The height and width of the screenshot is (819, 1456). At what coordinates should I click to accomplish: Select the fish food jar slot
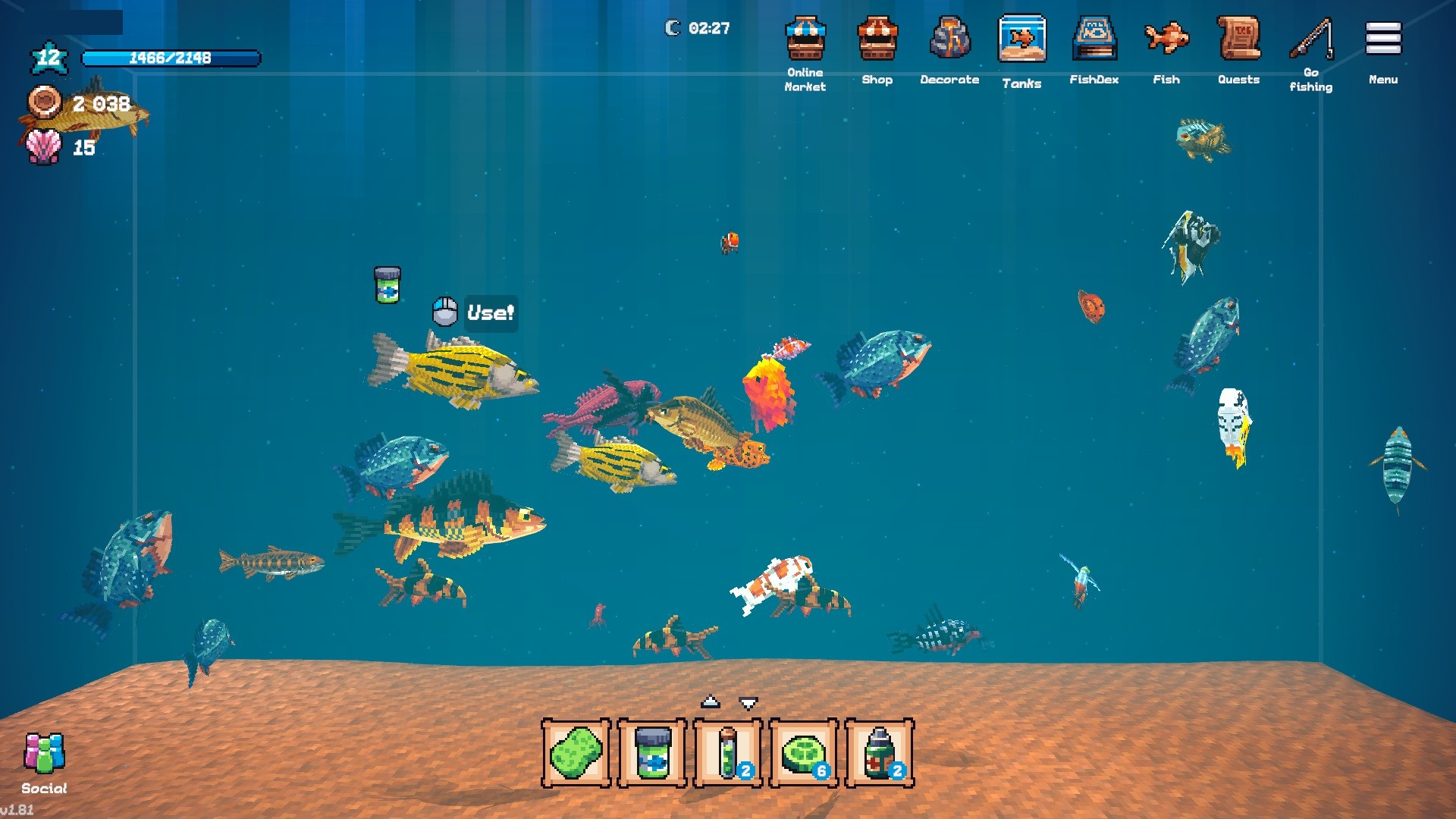[x=652, y=753]
